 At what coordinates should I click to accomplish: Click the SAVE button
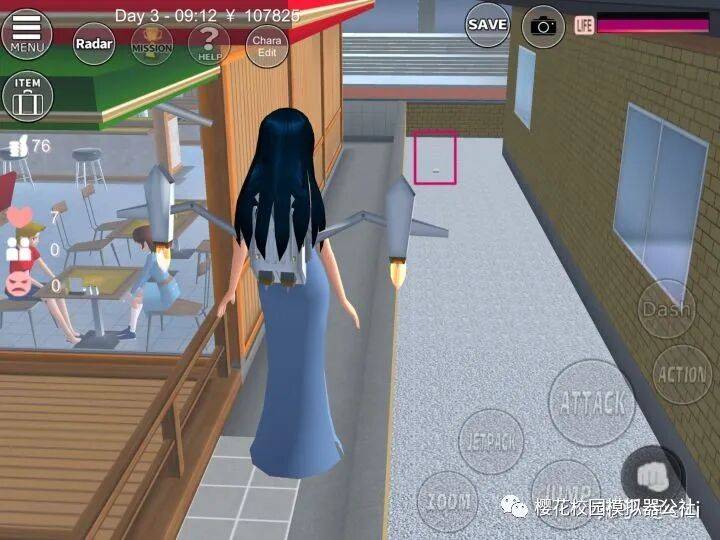[x=487, y=24]
